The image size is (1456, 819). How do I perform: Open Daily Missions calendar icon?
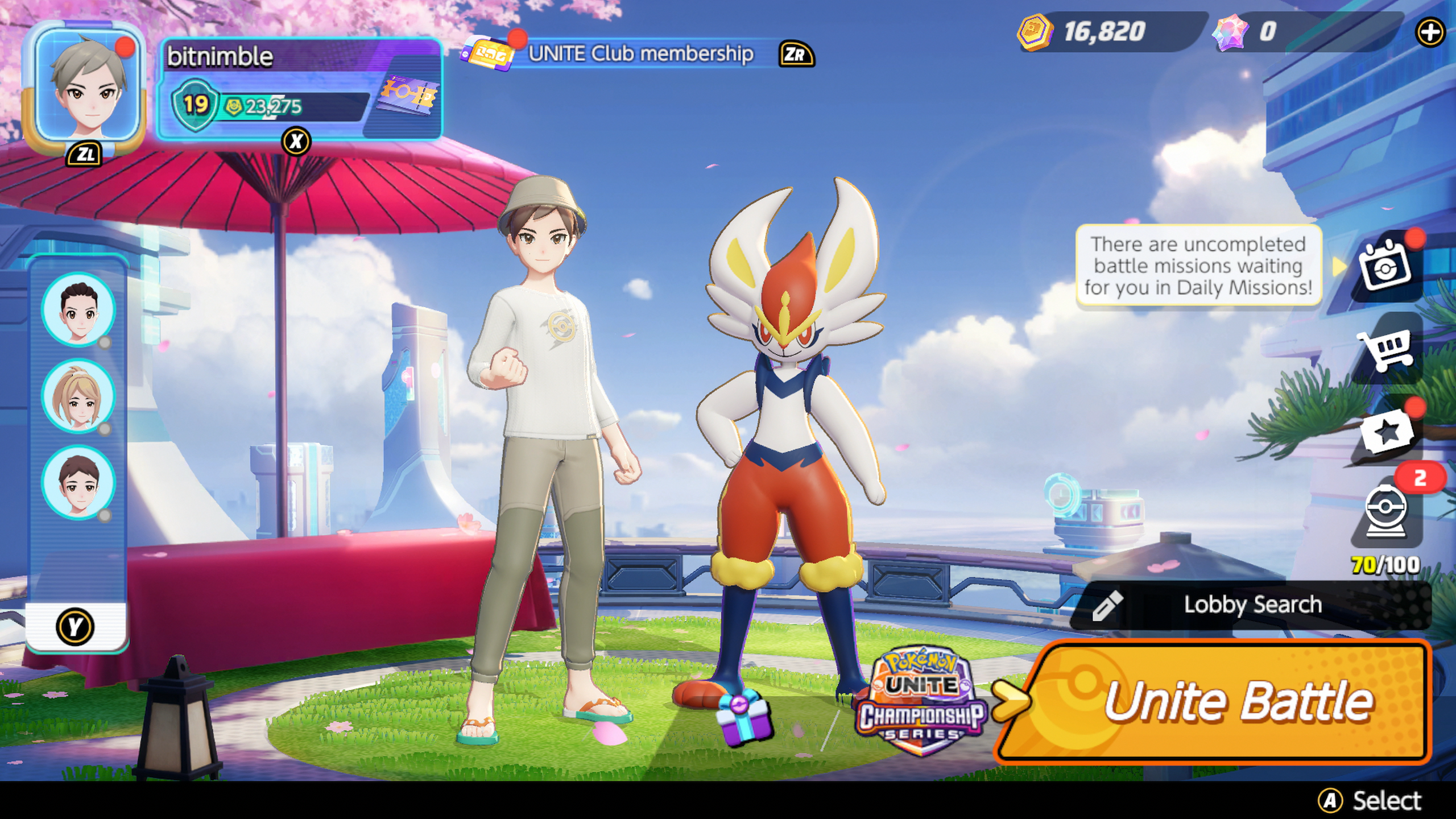[1385, 266]
